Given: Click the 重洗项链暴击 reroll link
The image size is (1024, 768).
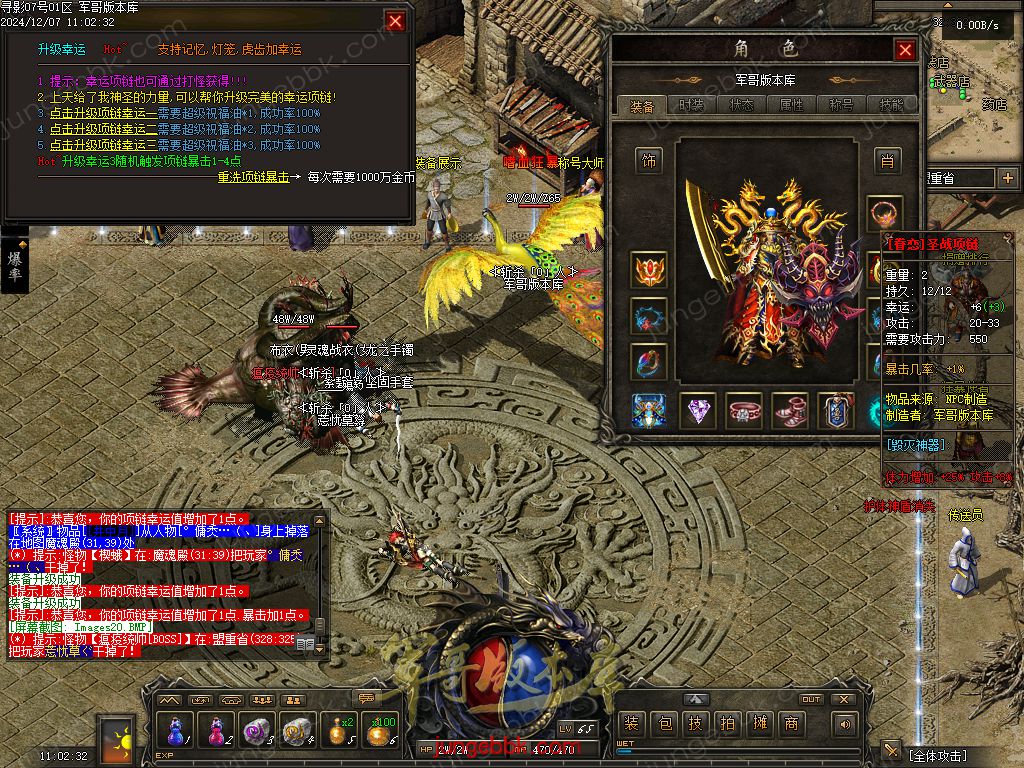Looking at the screenshot, I should [254, 177].
